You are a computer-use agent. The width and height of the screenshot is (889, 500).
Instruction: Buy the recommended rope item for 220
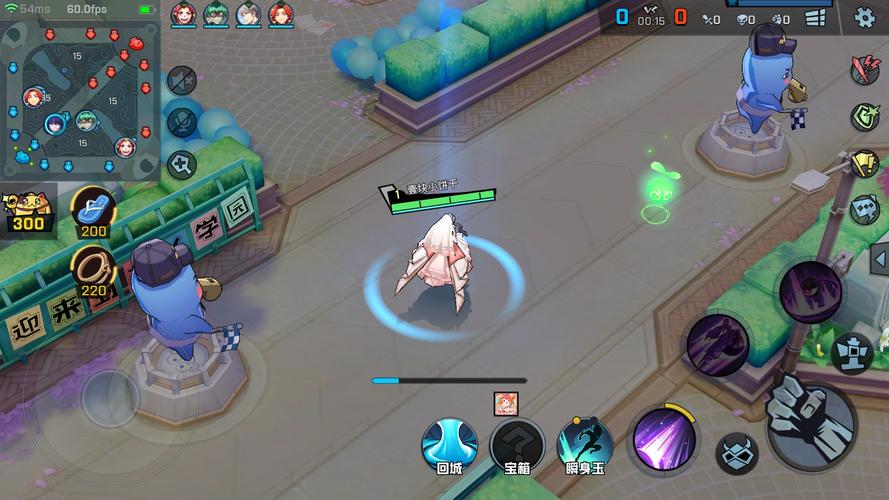point(93,271)
